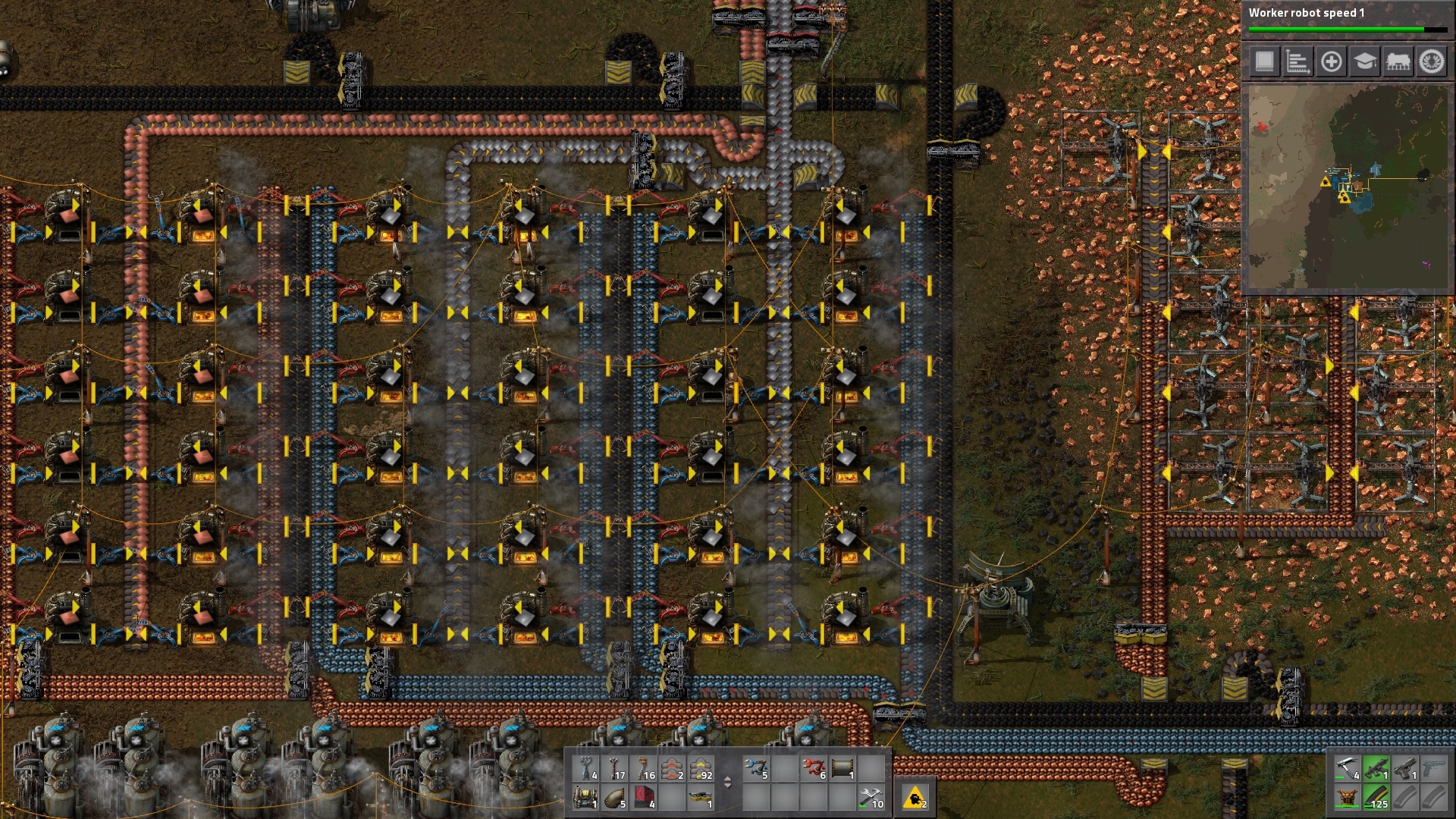This screenshot has width=1456, height=819.
Task: Click the quickbar page-up arrow
Action: [x=728, y=779]
